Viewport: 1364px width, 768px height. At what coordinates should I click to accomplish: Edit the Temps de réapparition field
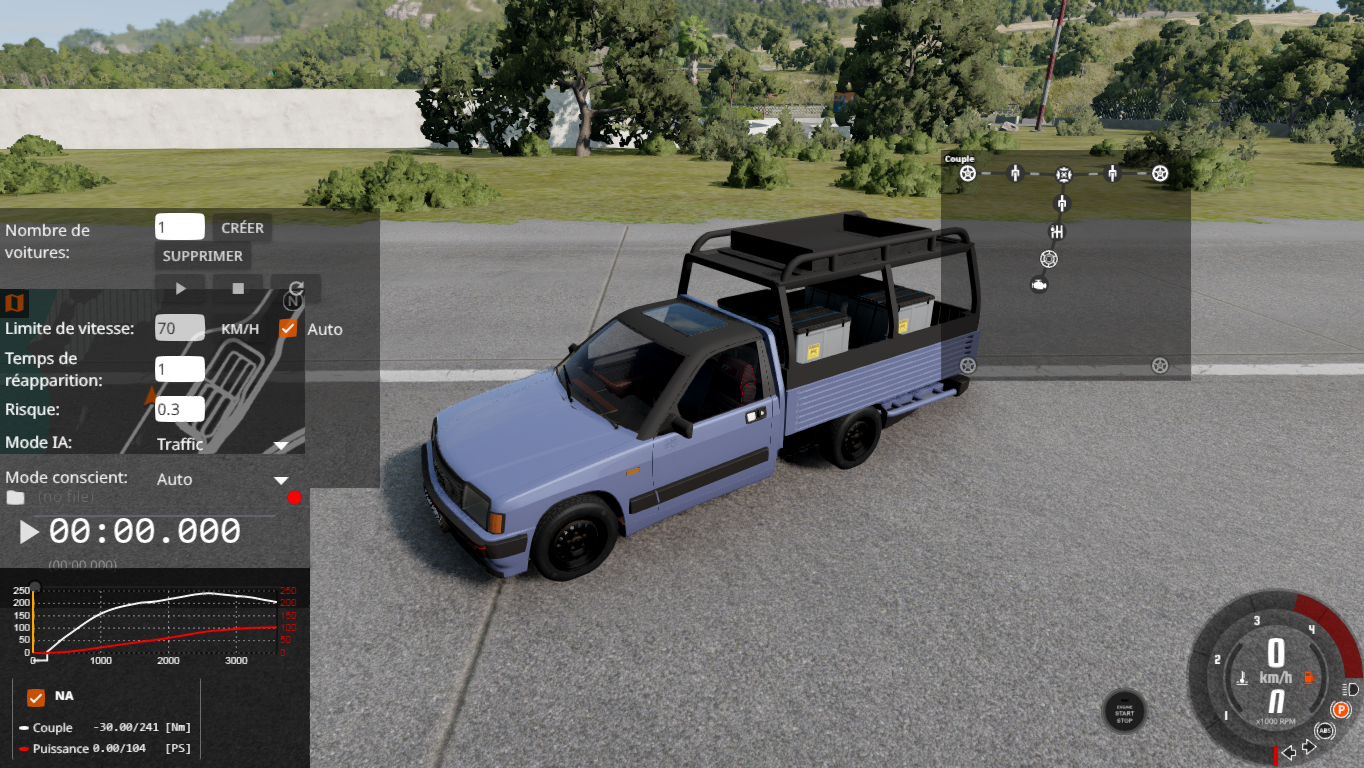point(179,369)
